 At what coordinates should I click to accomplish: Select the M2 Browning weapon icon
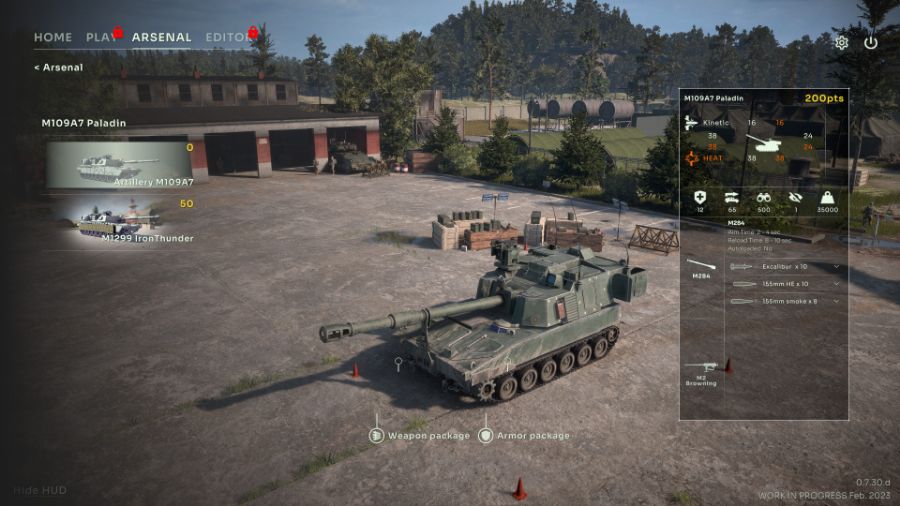[x=701, y=372]
